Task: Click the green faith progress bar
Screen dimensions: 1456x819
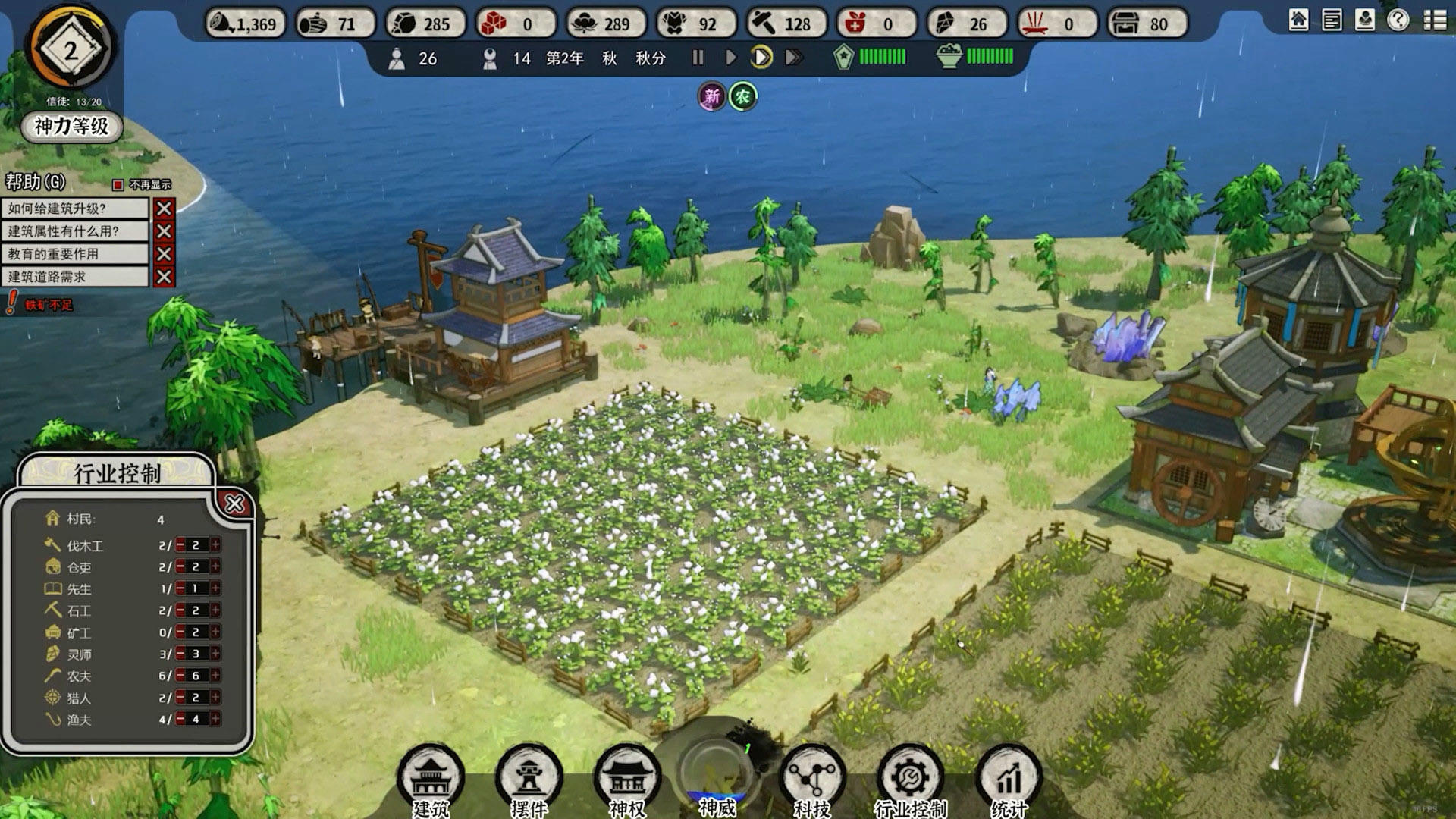Action: 882,55
